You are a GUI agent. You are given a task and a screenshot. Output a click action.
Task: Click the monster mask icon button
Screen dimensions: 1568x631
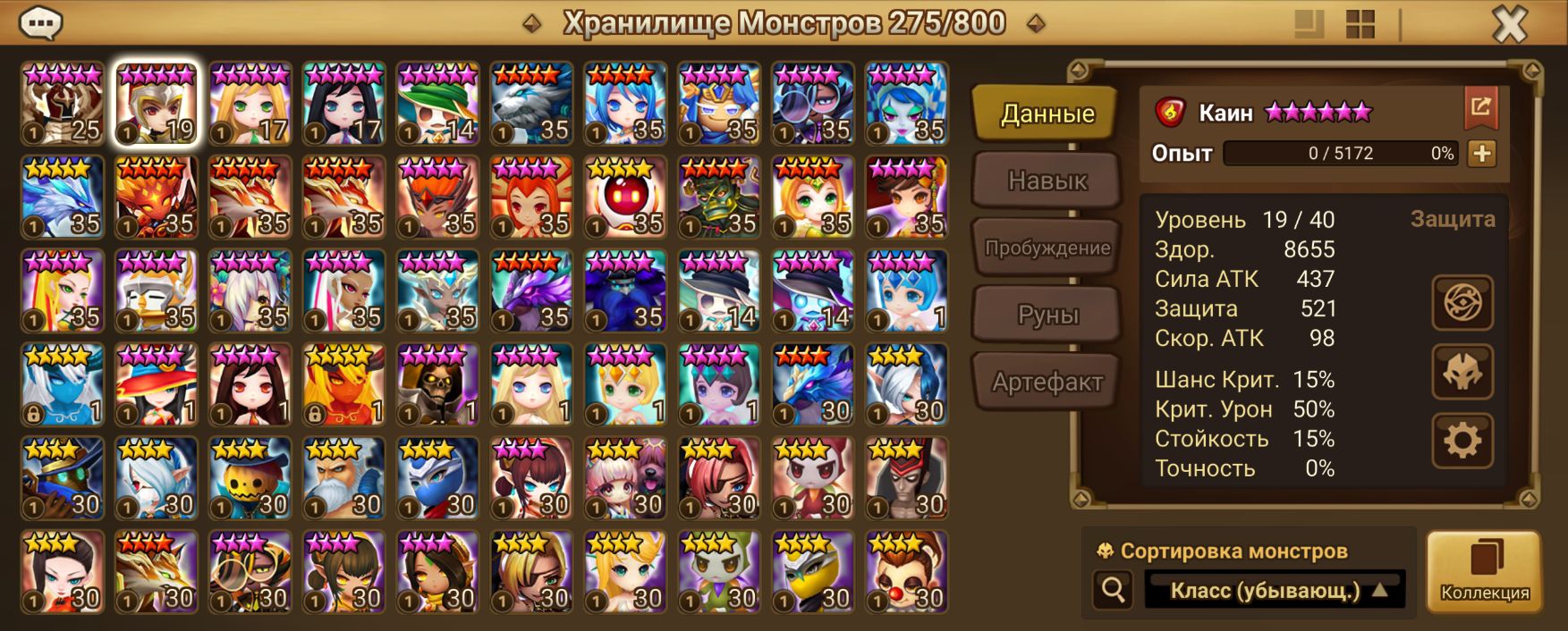click(x=1462, y=372)
